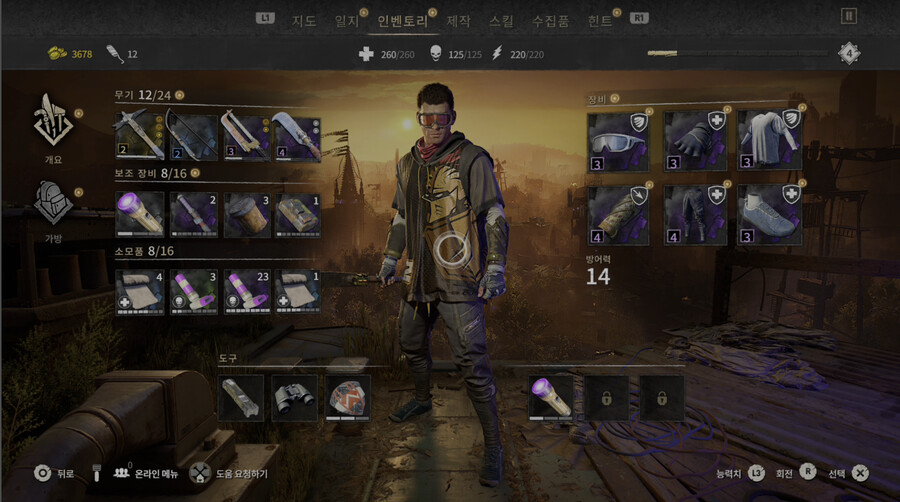The height and width of the screenshot is (502, 900).
Task: Select the bandage consumable with count 4
Action: tap(140, 291)
